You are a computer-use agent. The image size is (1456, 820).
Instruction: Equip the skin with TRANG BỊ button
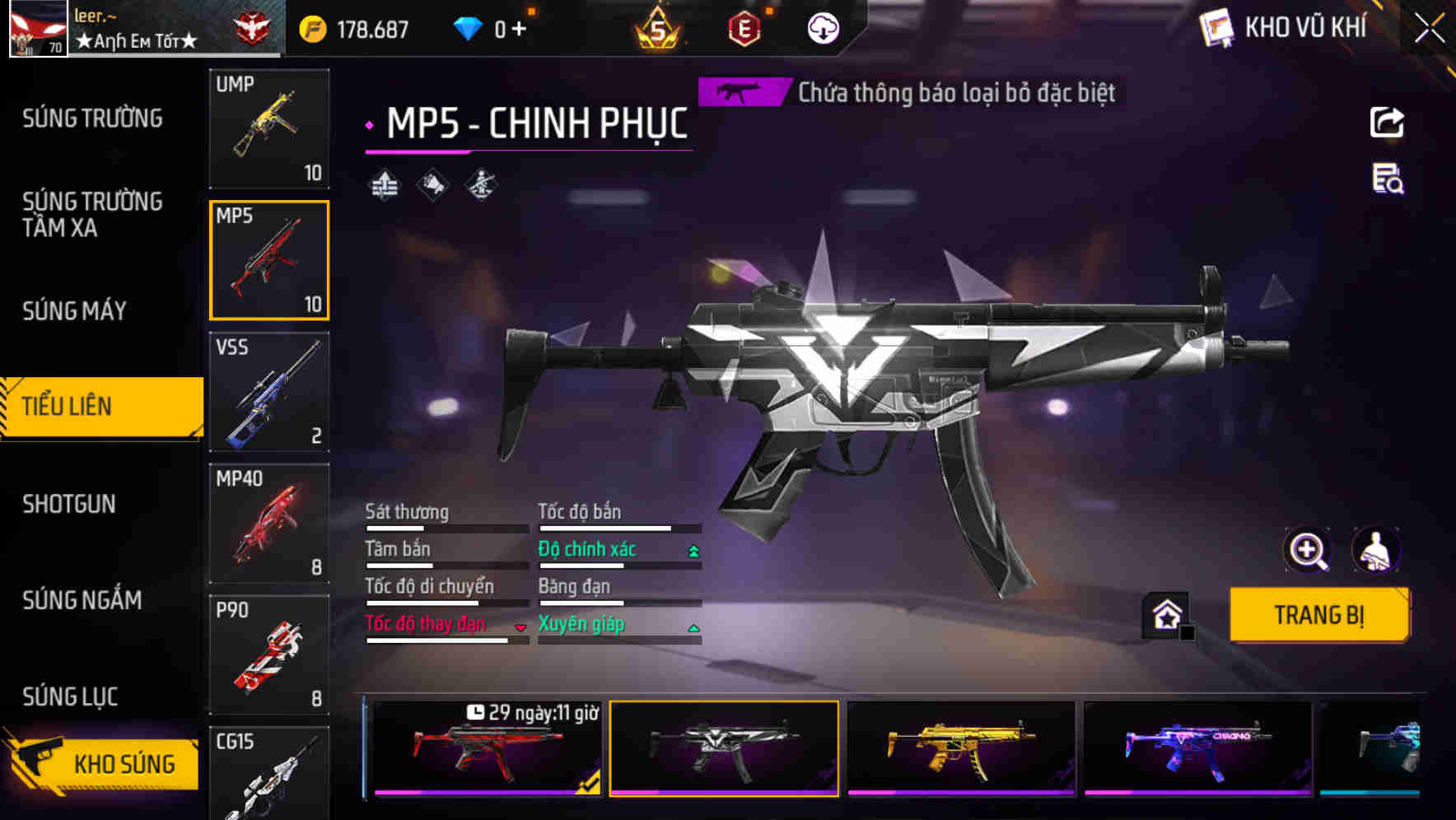click(1318, 614)
